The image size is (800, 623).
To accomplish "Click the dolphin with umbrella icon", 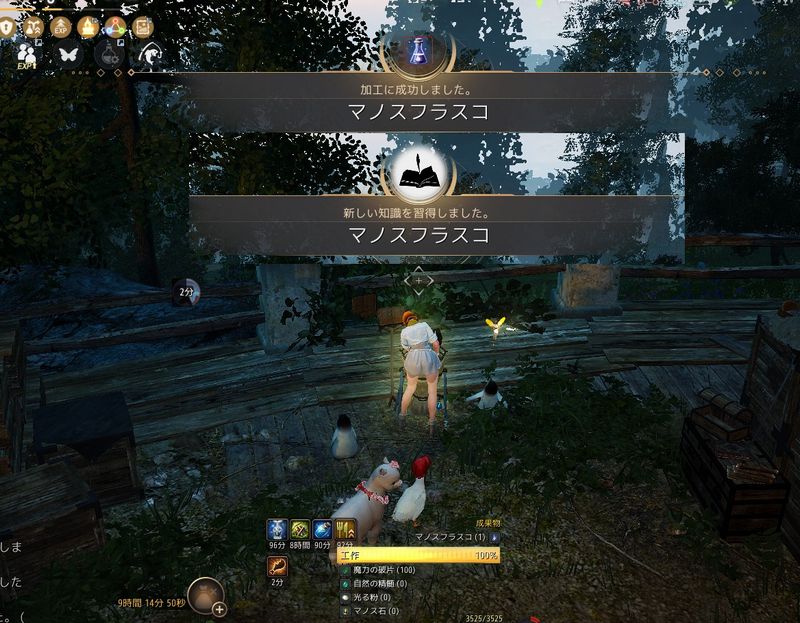I will point(150,55).
